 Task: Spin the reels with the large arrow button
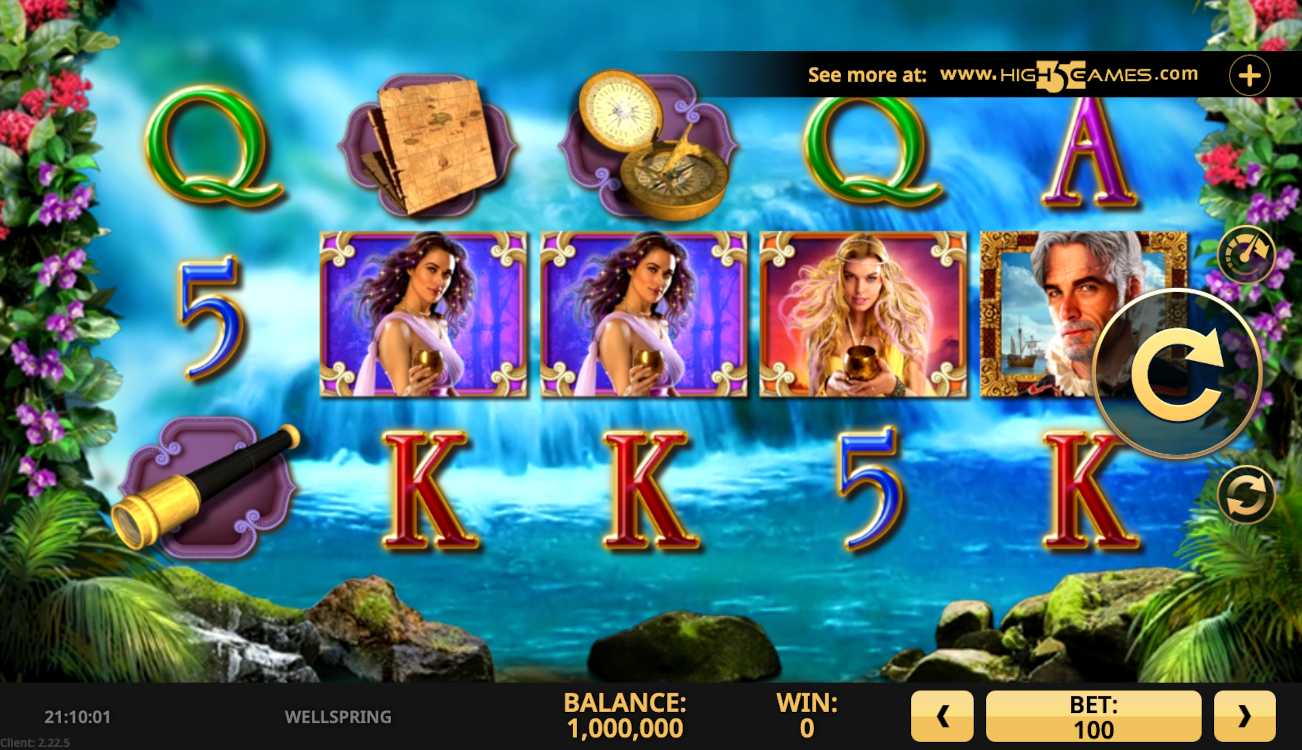click(x=1177, y=374)
